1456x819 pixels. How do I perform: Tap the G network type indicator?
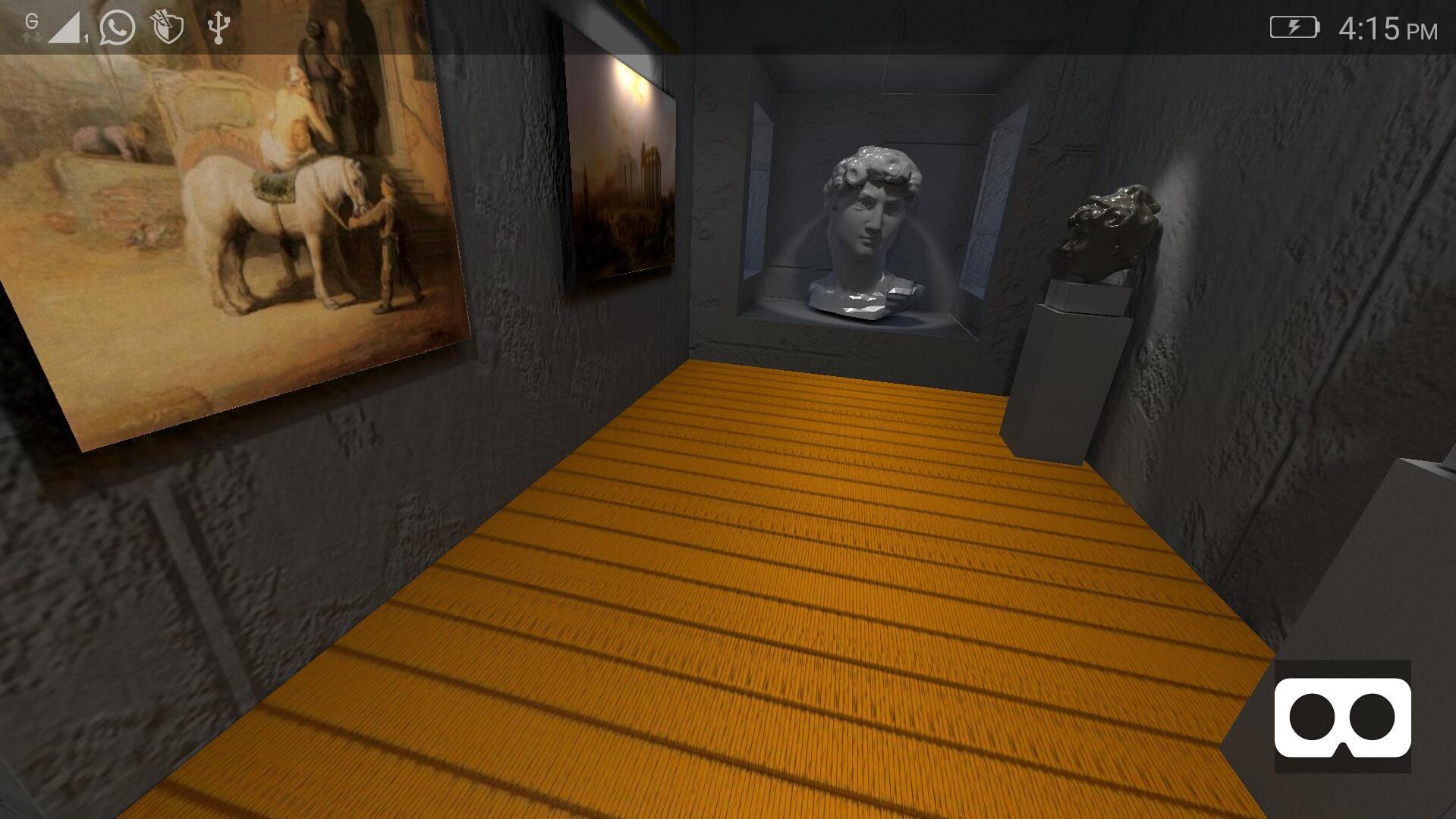pos(30,21)
